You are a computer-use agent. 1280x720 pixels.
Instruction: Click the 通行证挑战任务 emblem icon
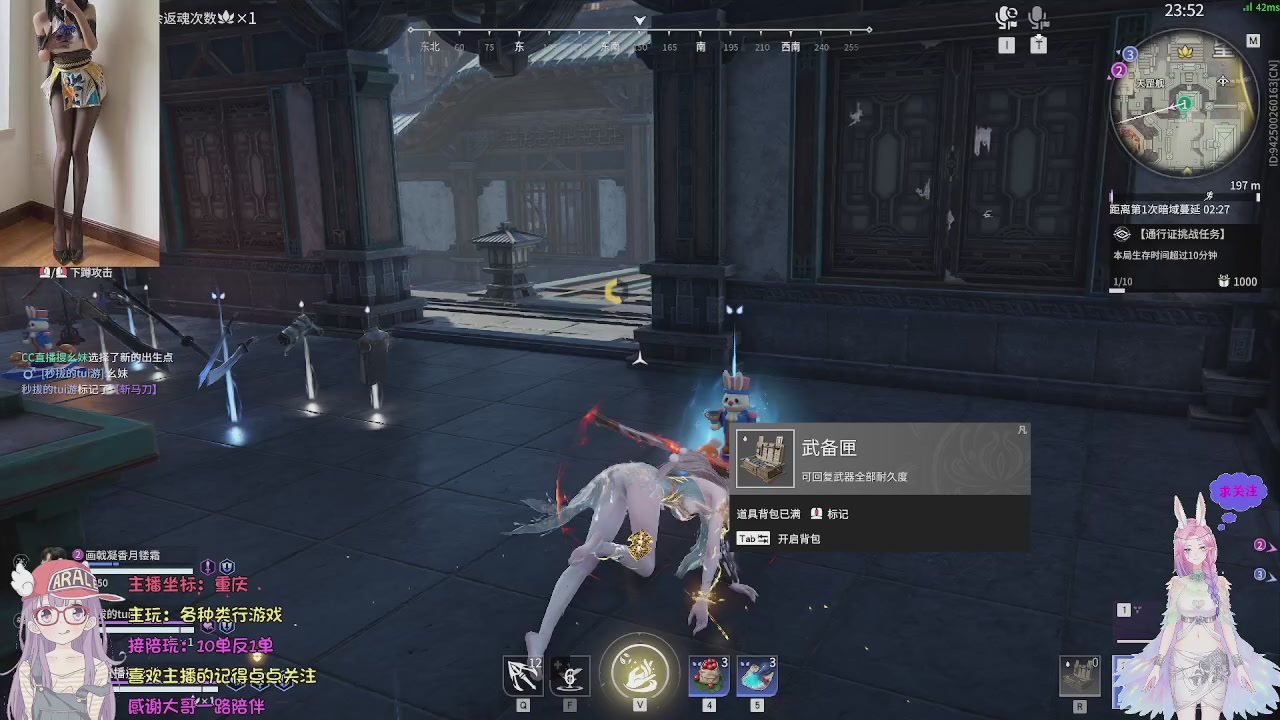coord(1121,233)
